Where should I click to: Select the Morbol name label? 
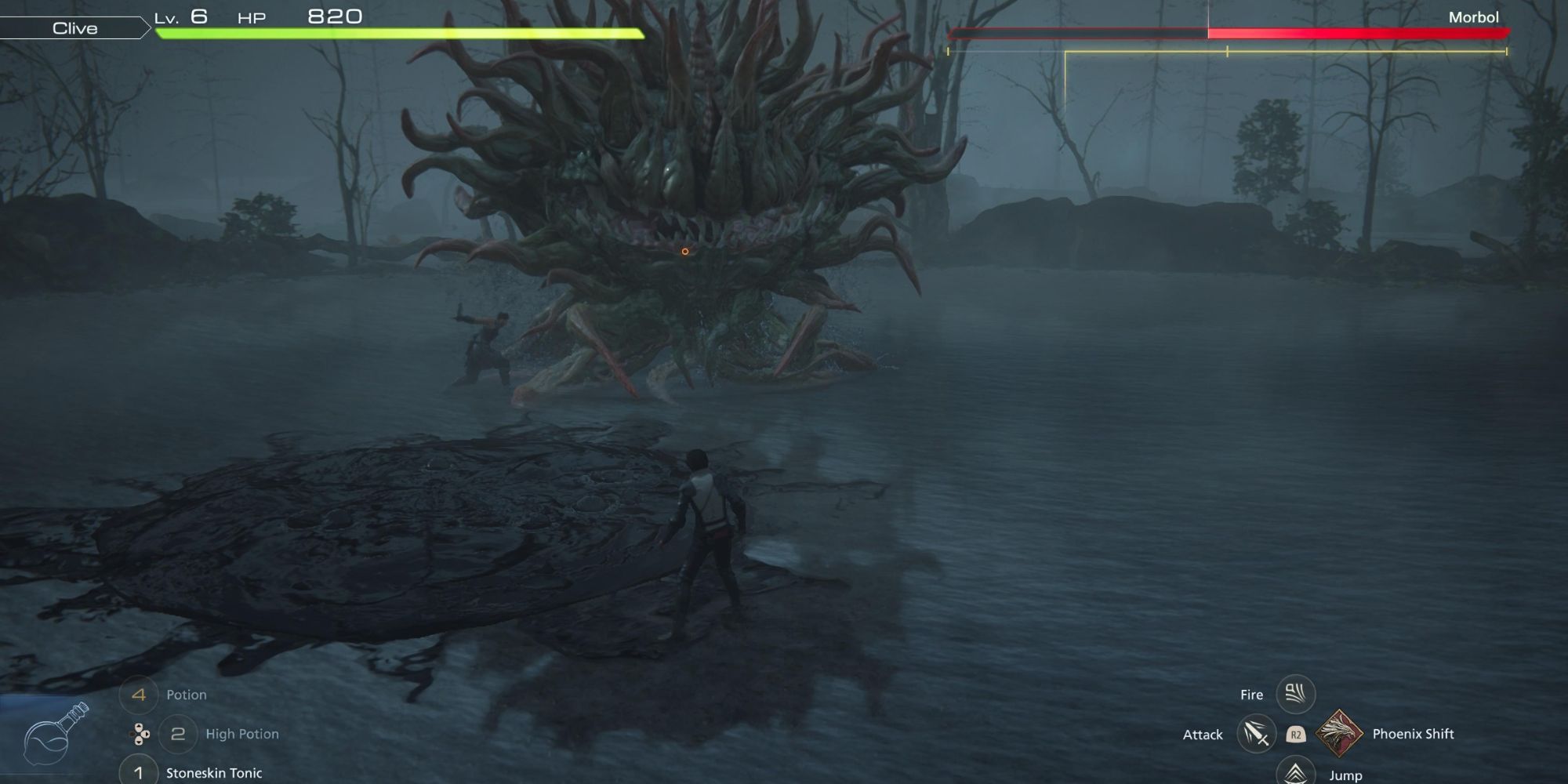coord(1473,16)
